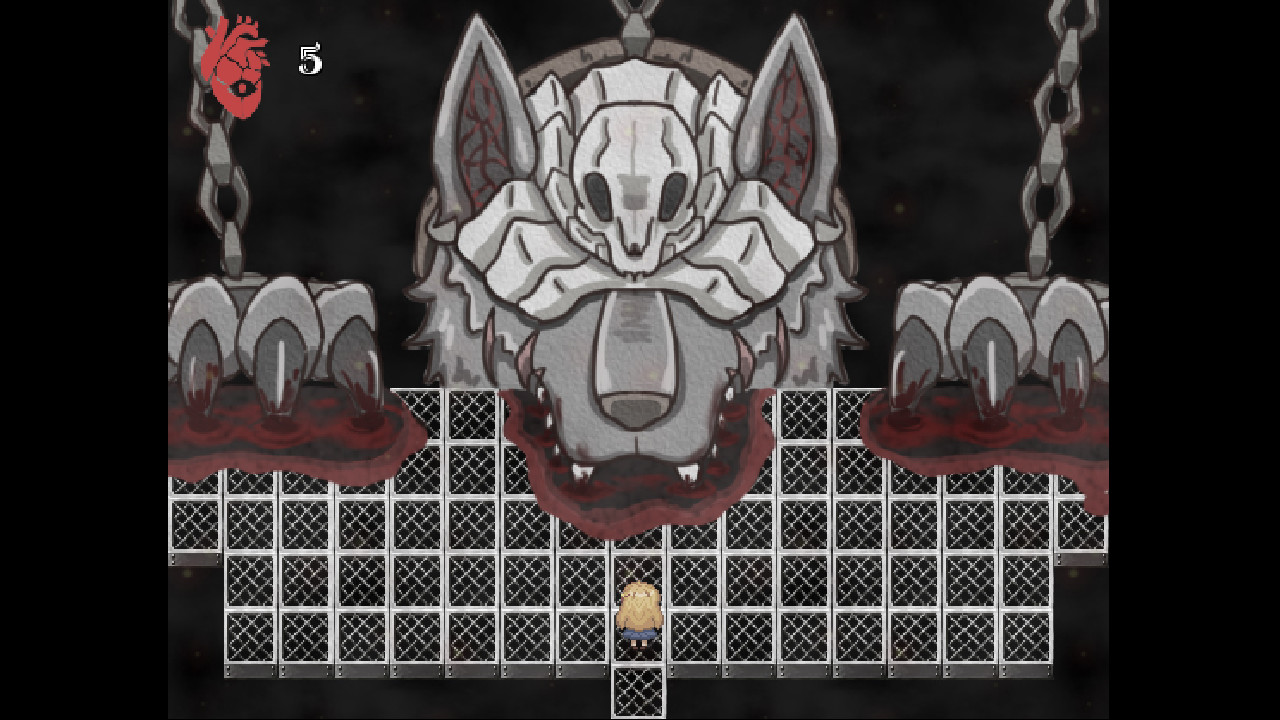This screenshot has height=720, width=1280.
Task: Click the blood dripping from the wolf's mouth
Action: pyautogui.click(x=630, y=510)
